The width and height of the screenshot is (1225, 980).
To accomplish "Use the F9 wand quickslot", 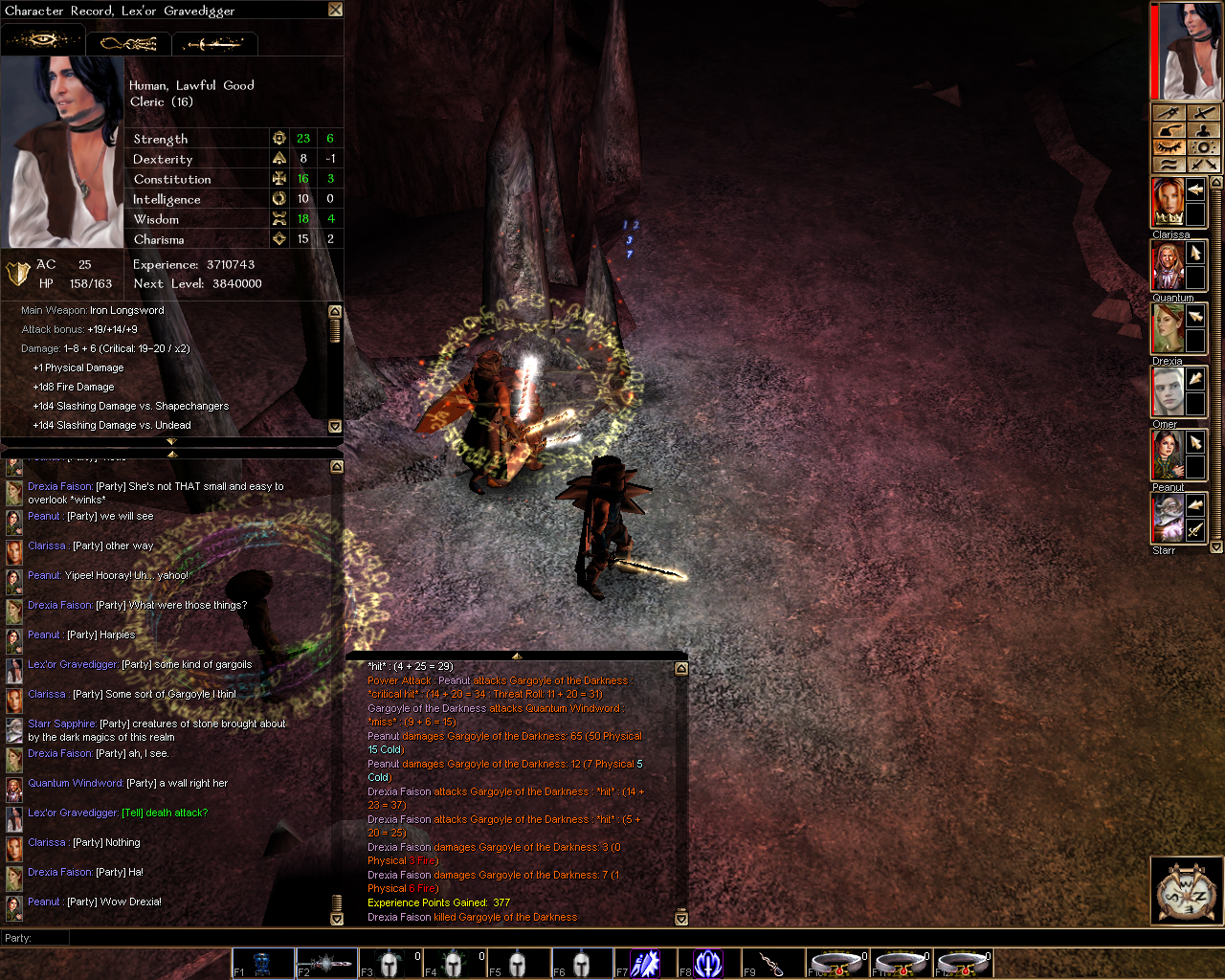I will (x=773, y=963).
